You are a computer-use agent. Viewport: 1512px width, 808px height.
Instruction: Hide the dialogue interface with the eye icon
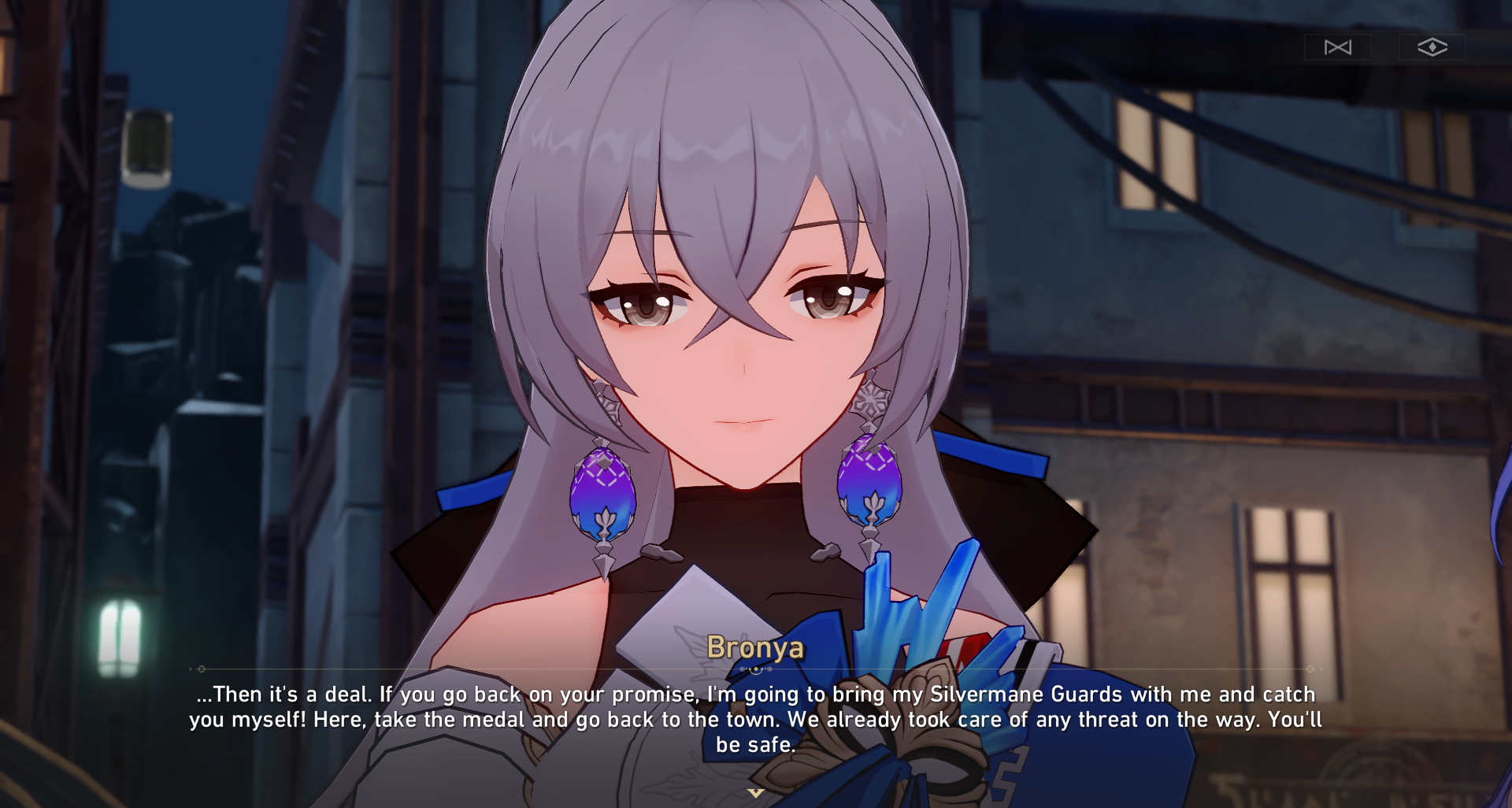pyautogui.click(x=1434, y=47)
